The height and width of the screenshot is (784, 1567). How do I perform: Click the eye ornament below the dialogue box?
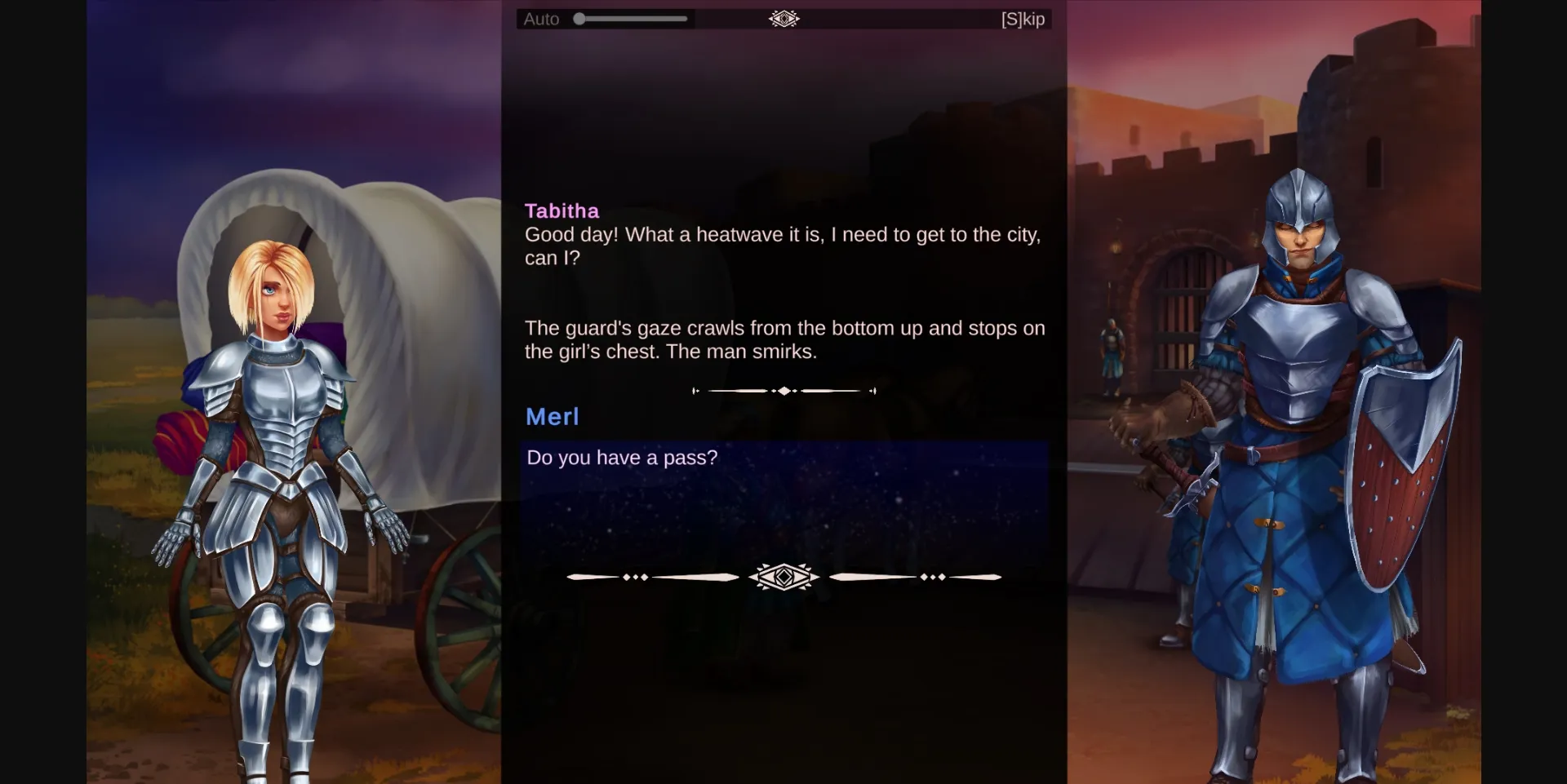pos(783,576)
